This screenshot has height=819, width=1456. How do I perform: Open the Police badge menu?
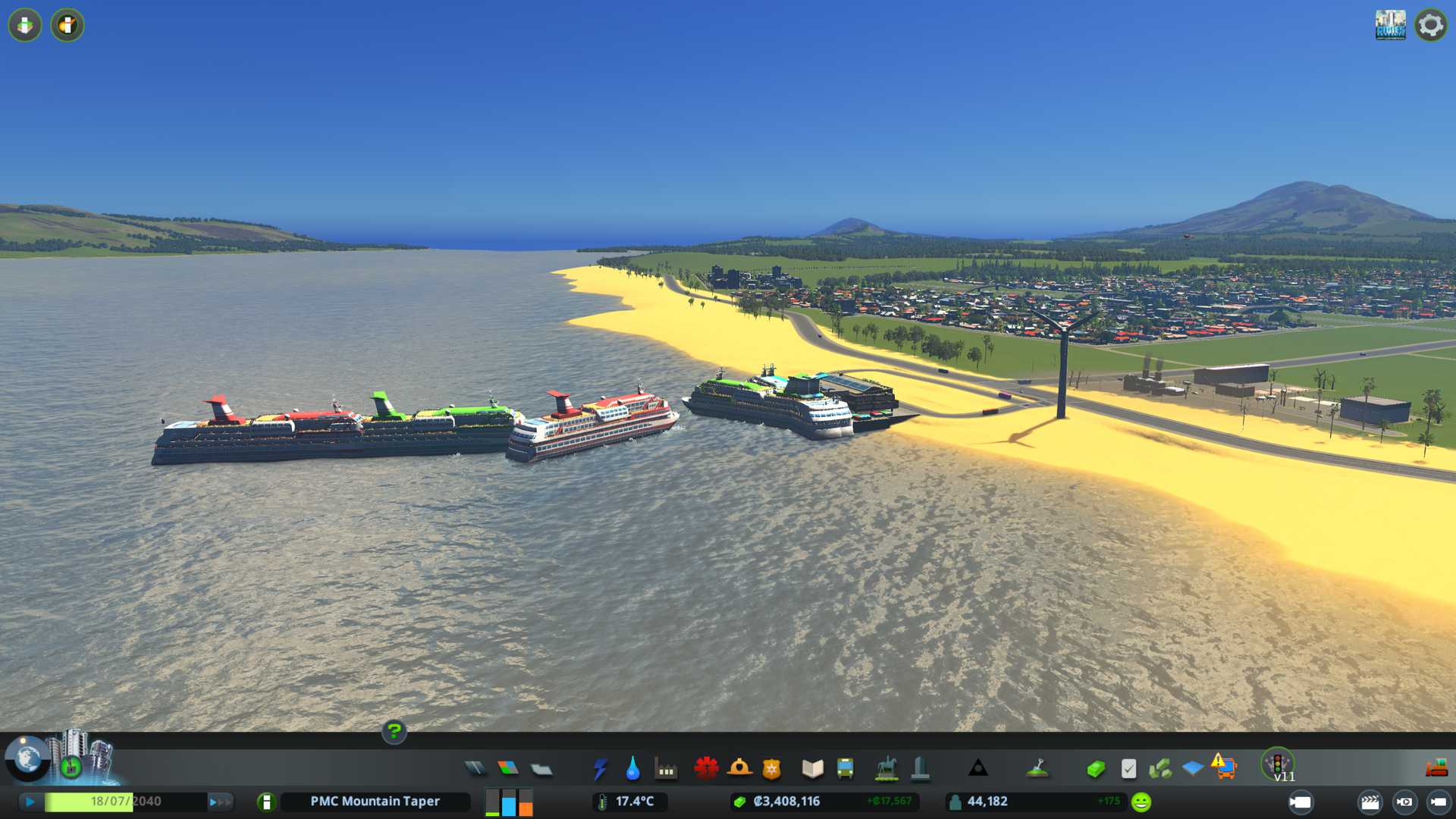[772, 769]
